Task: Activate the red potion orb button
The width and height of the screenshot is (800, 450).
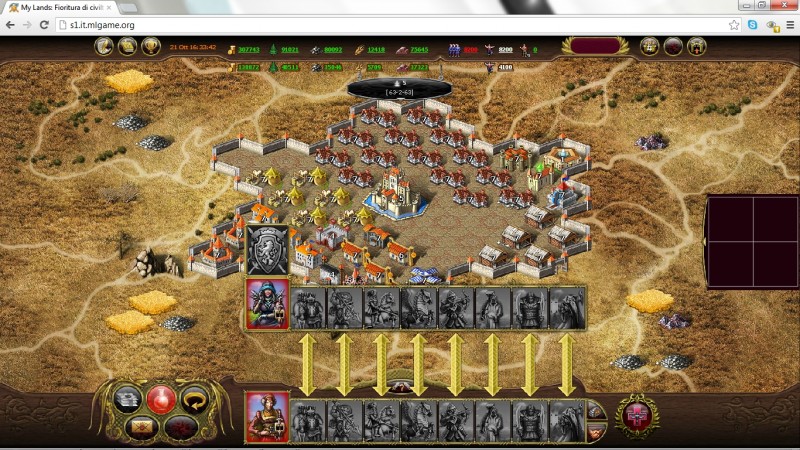Action: tap(161, 398)
